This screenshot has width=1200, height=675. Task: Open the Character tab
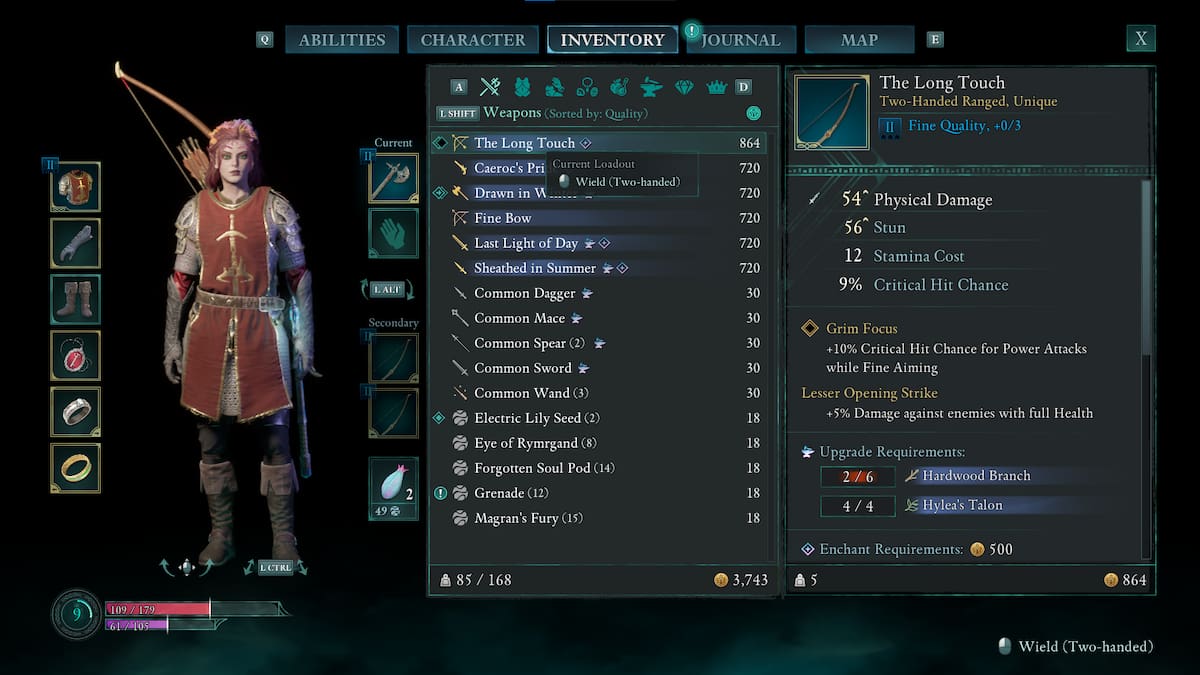(473, 40)
